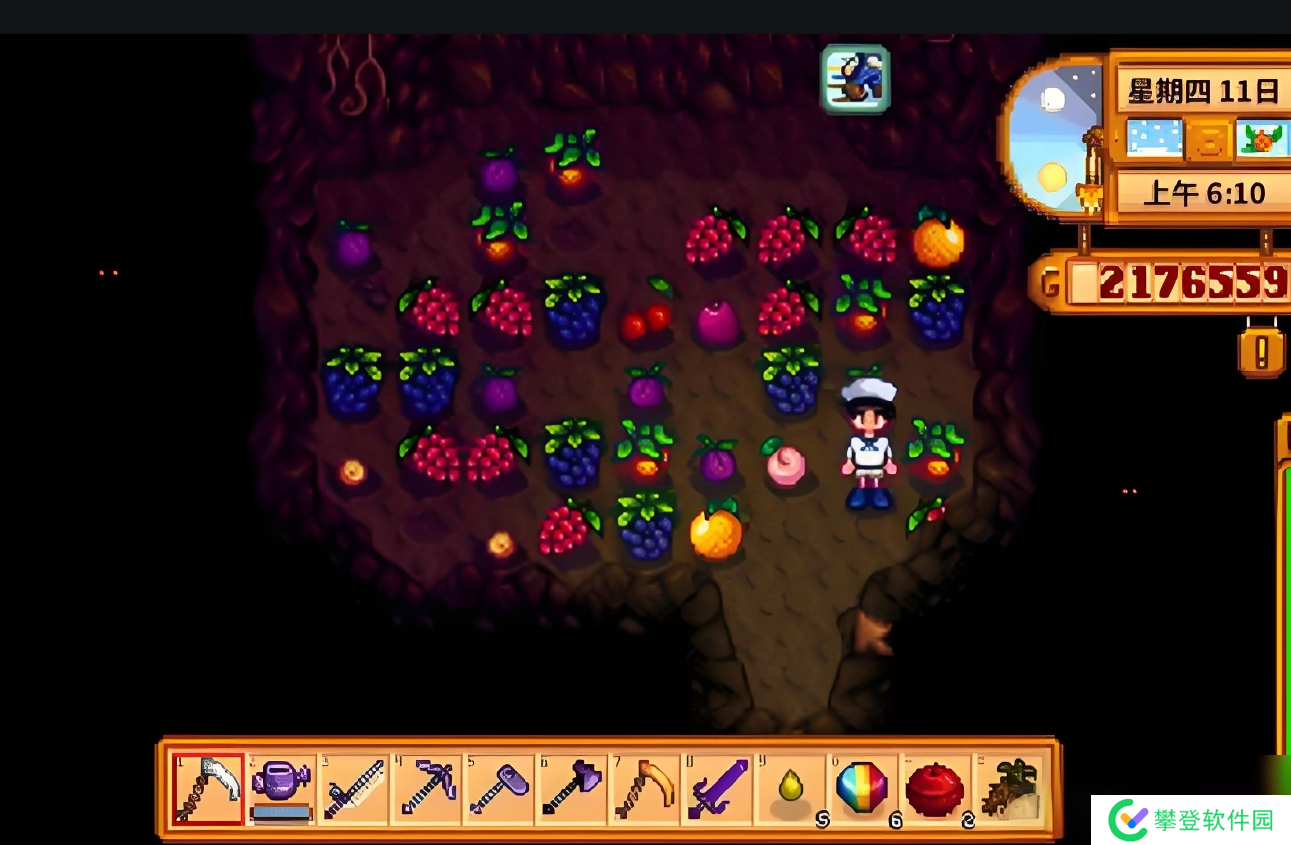1291x845 pixels.
Task: Select the golden scythe slot
Action: [645, 788]
